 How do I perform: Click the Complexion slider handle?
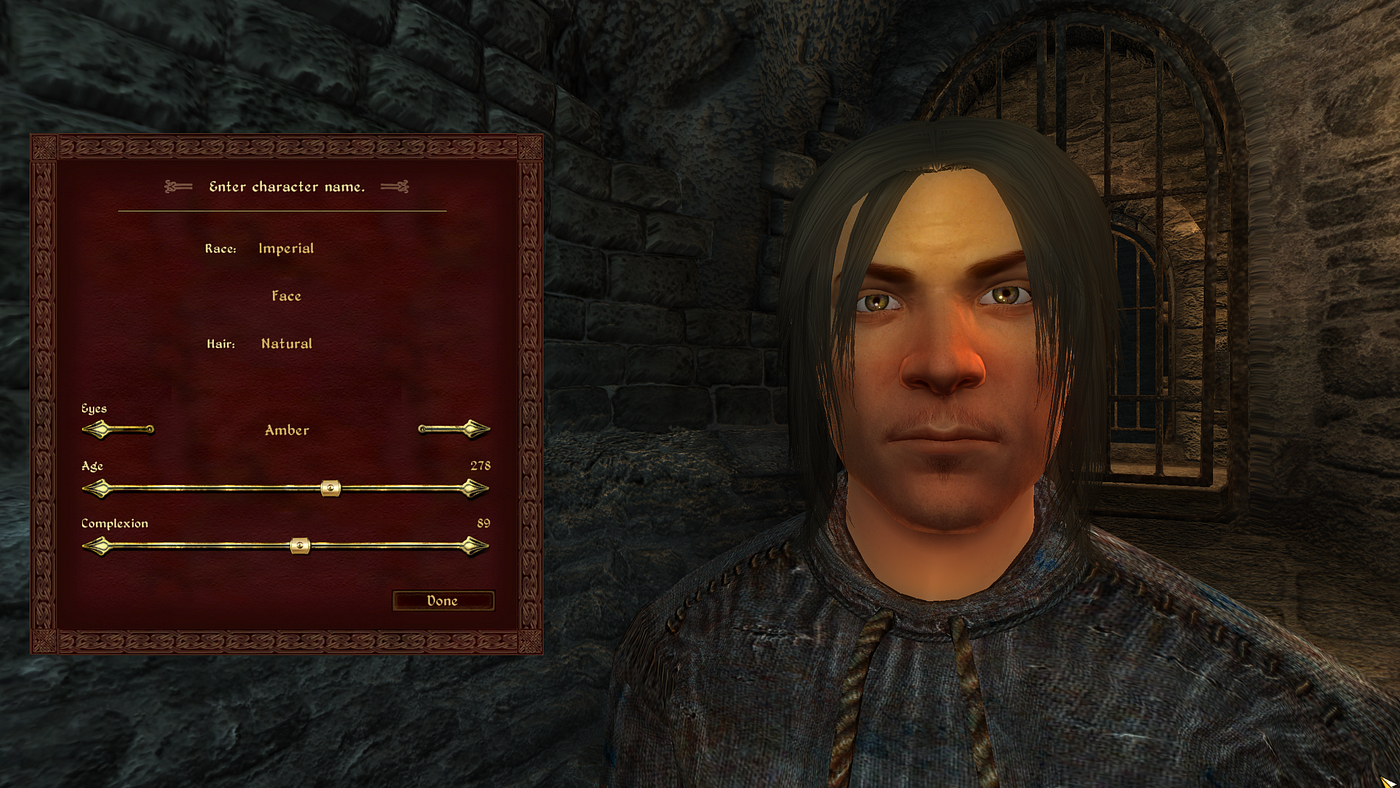click(299, 546)
